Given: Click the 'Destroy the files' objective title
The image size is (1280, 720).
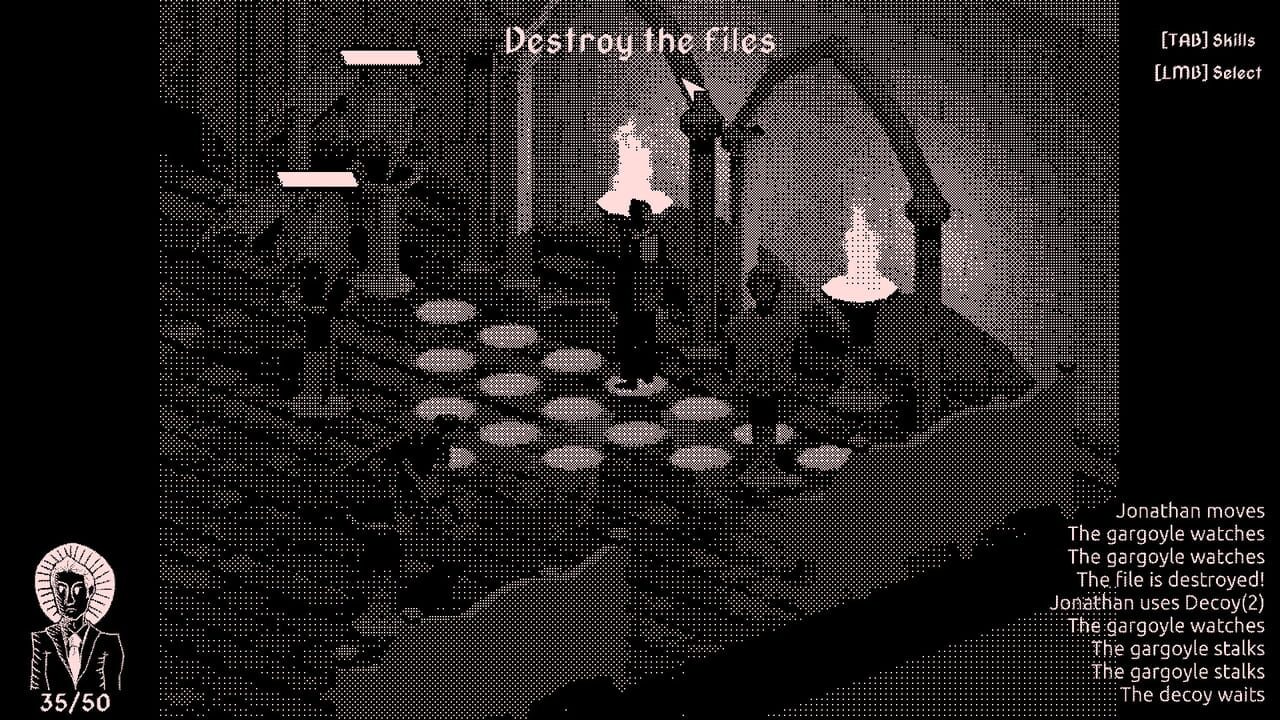Looking at the screenshot, I should point(642,40).
